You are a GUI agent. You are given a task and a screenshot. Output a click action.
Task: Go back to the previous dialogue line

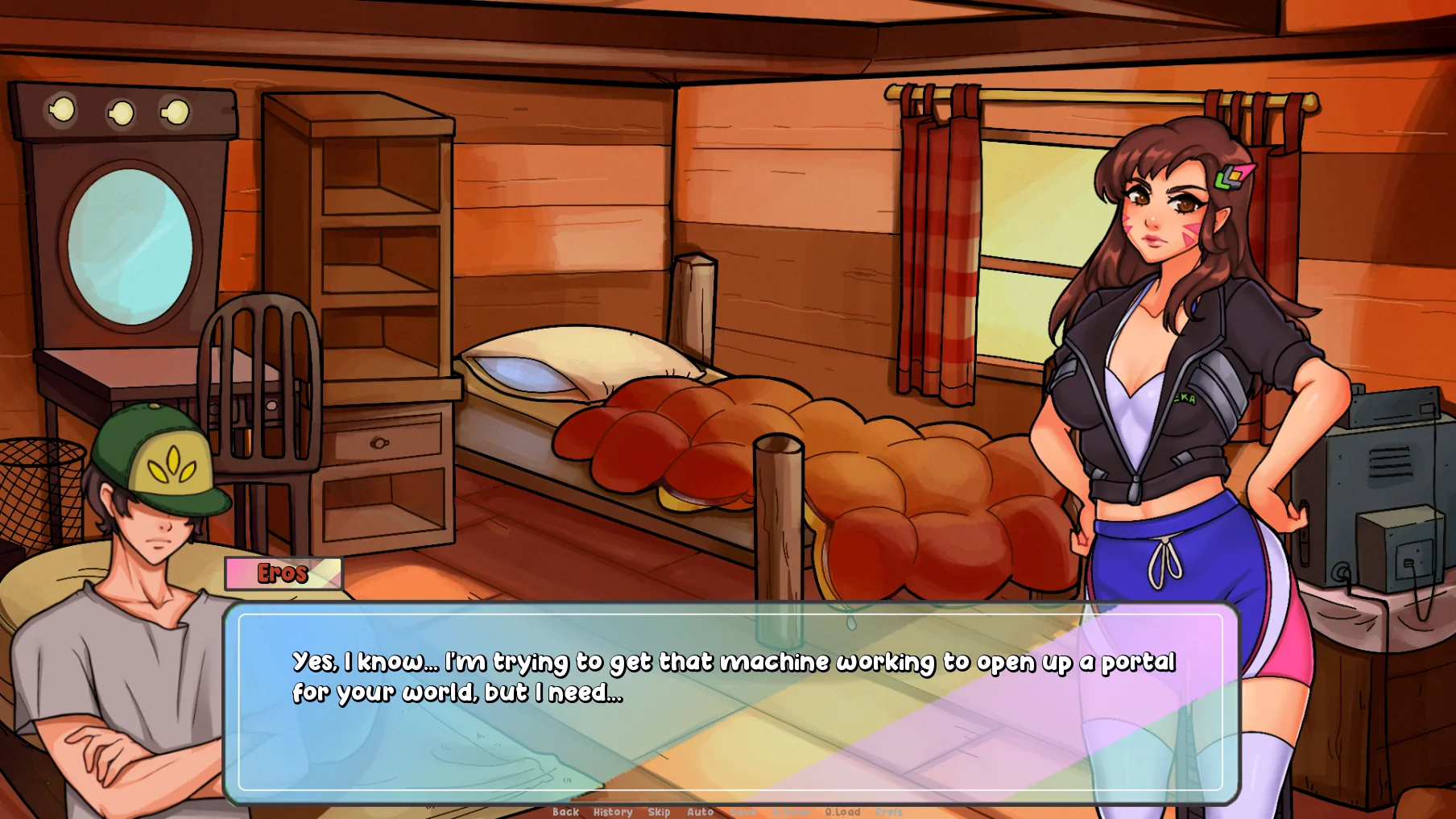click(565, 812)
